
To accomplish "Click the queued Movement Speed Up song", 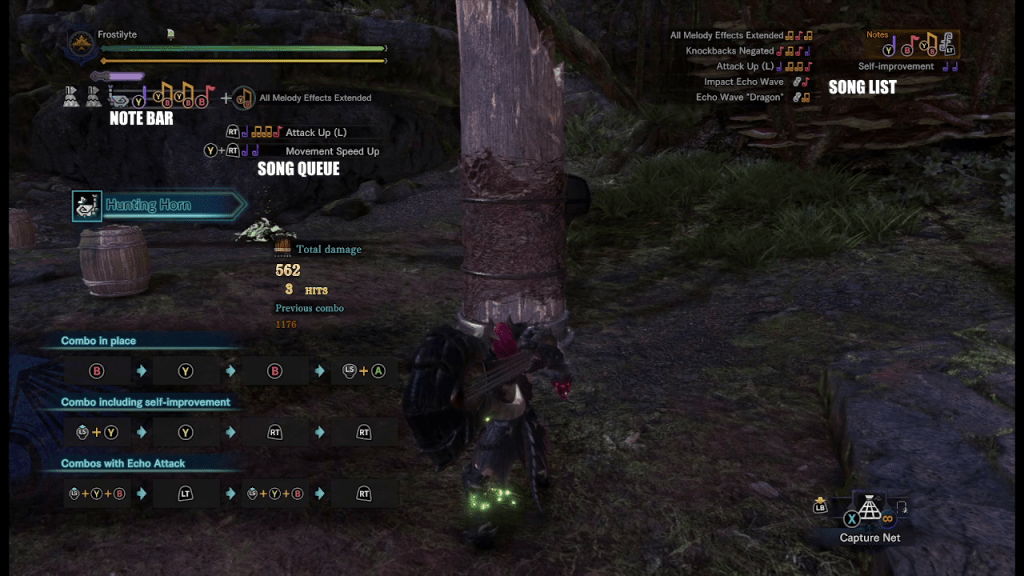I will [332, 151].
